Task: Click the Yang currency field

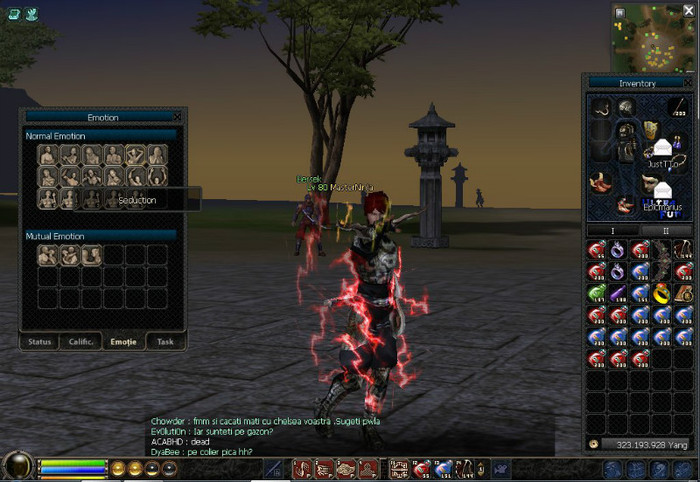Action: (x=641, y=442)
